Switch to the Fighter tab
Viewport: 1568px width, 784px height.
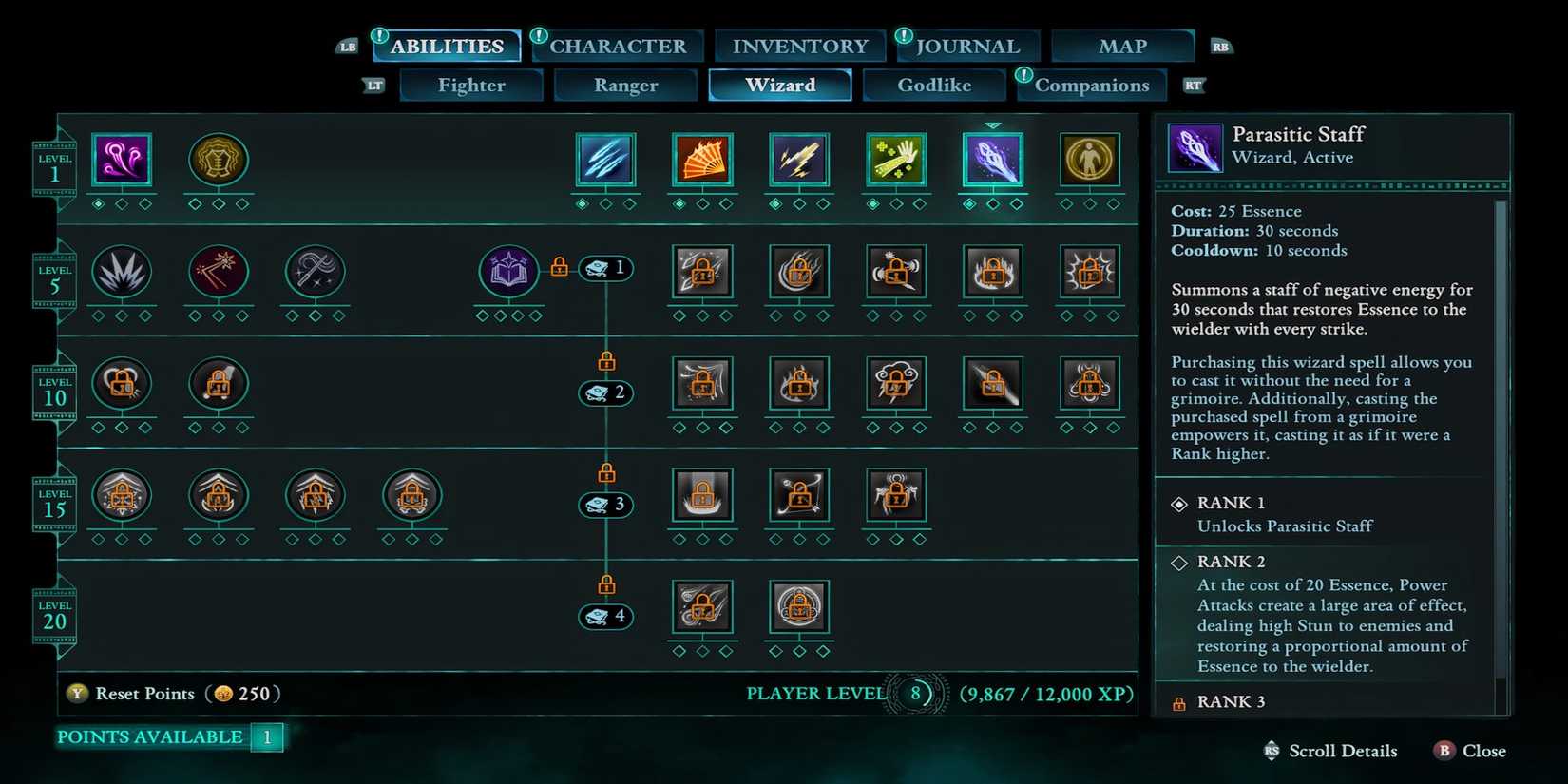tap(471, 85)
